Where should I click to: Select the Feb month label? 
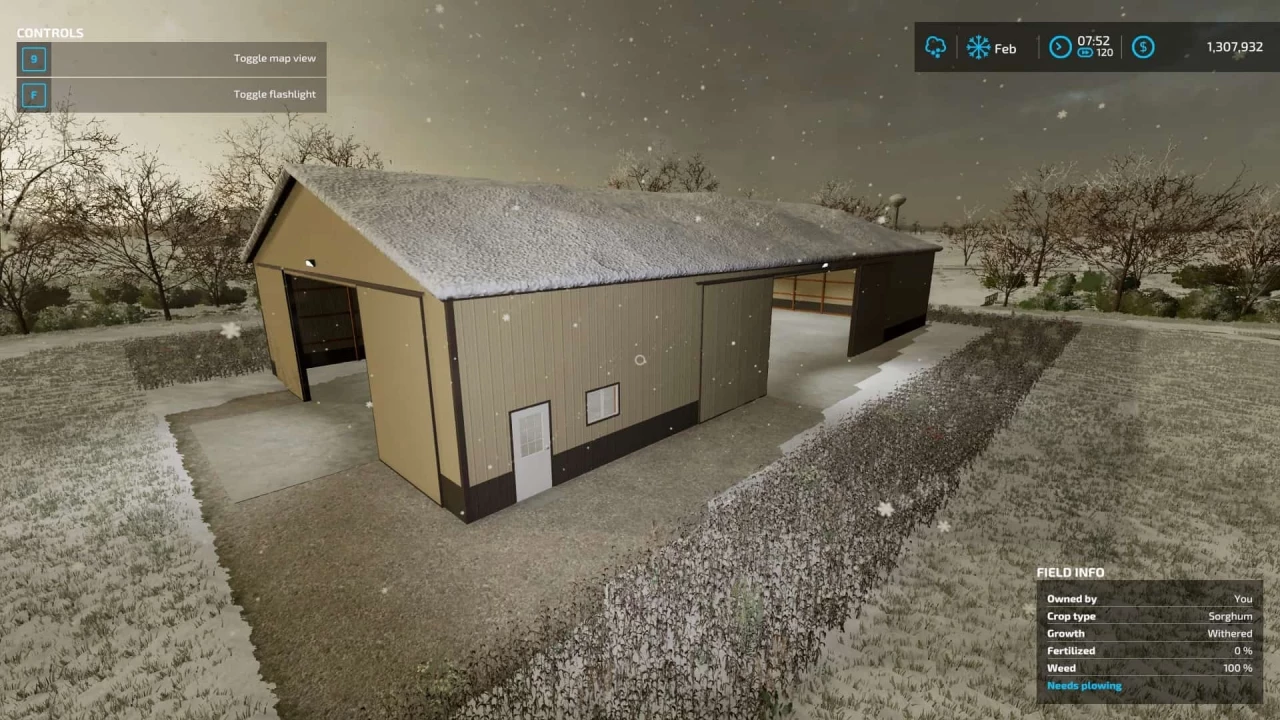(x=1005, y=47)
